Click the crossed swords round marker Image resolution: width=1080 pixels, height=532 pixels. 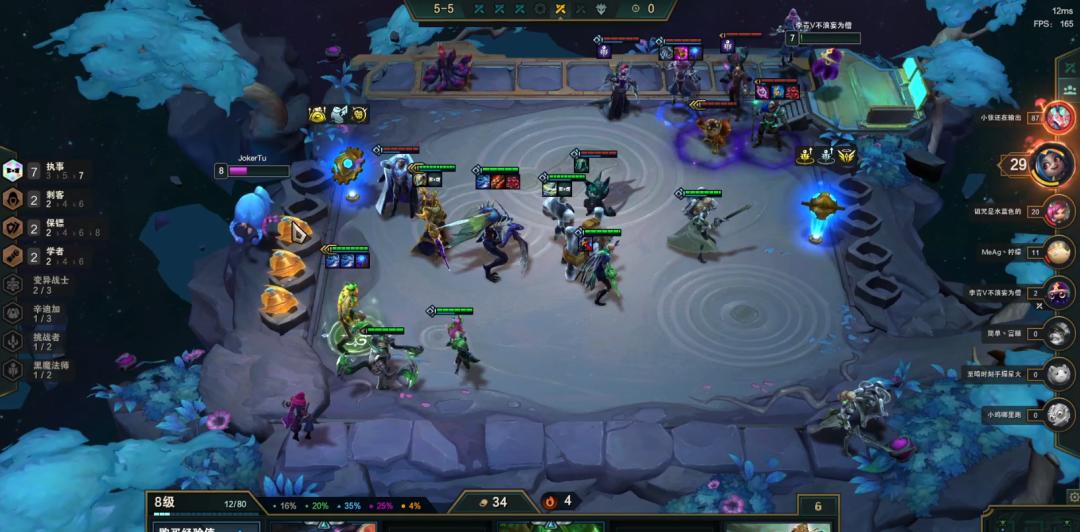pos(561,9)
